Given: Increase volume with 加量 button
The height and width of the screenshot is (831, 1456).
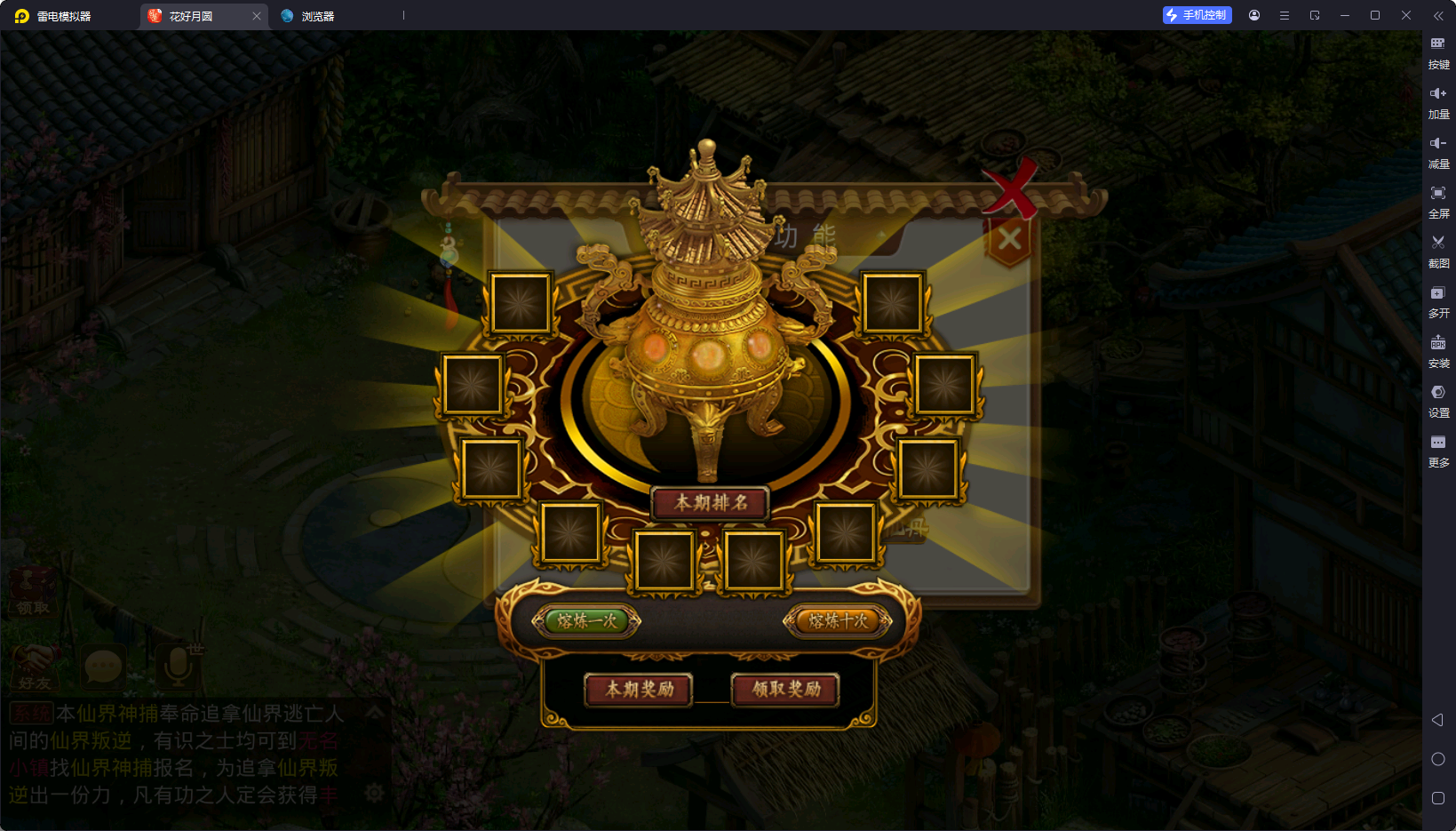Looking at the screenshot, I should tap(1438, 100).
